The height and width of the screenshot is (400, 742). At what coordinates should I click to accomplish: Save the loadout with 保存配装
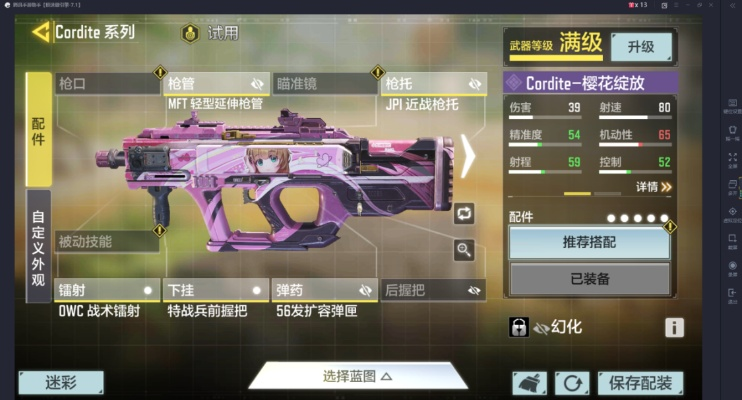click(x=640, y=382)
